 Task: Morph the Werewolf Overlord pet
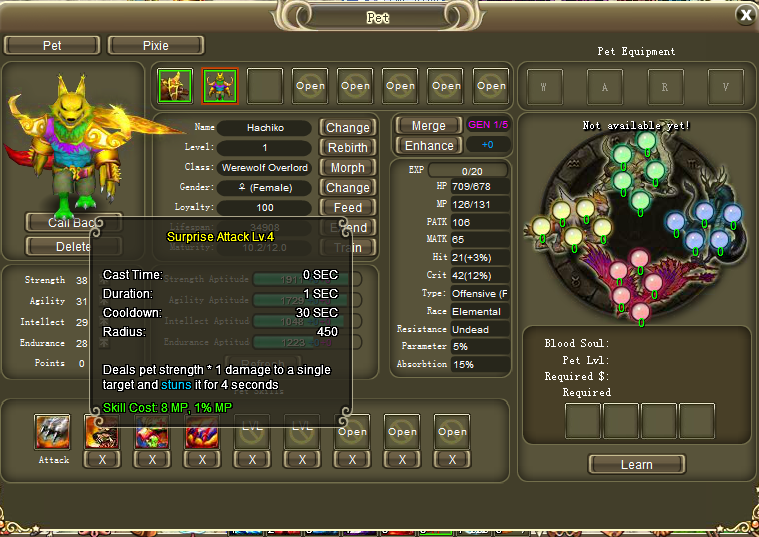click(347, 167)
